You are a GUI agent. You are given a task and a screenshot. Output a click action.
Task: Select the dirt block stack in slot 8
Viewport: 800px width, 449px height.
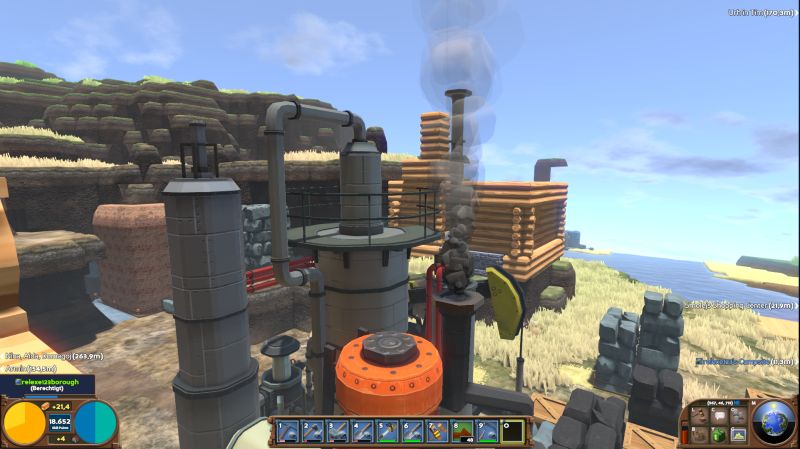(x=462, y=432)
